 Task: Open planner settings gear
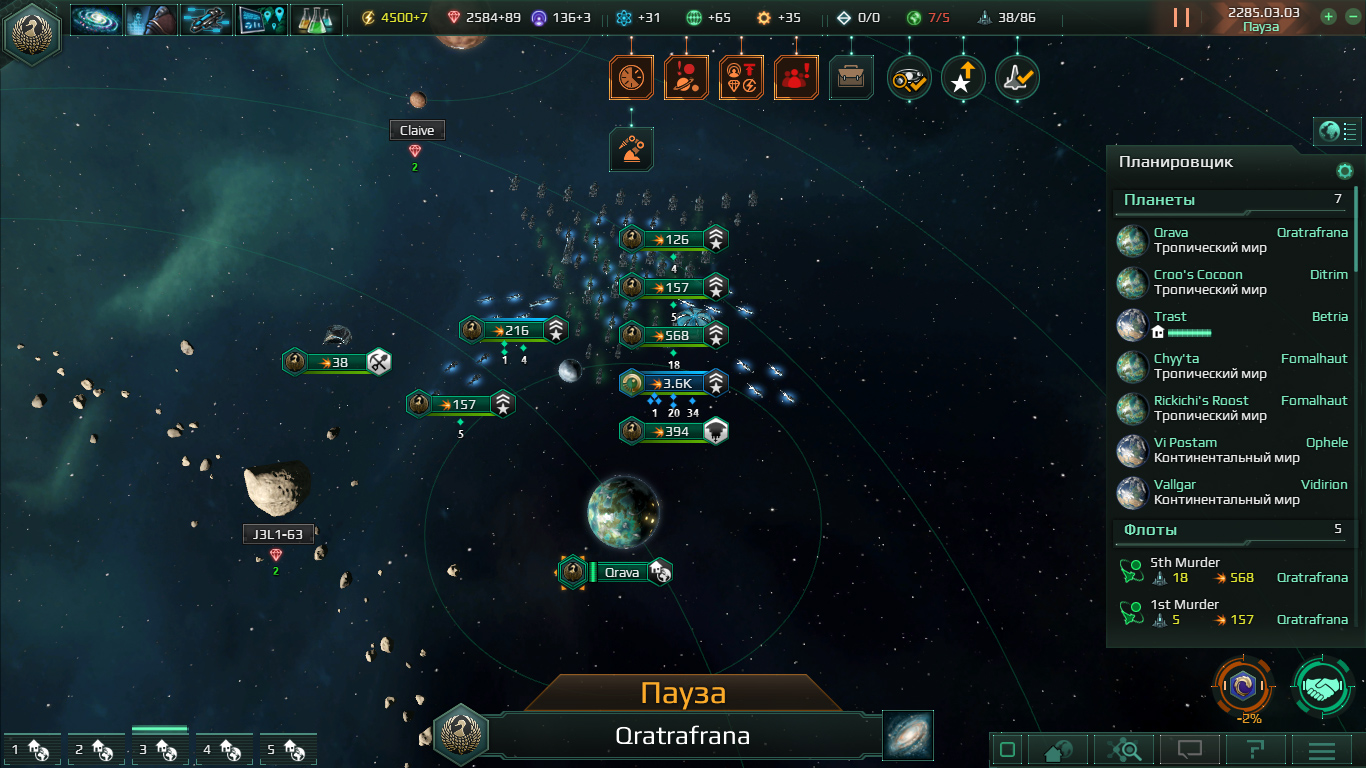tap(1345, 171)
